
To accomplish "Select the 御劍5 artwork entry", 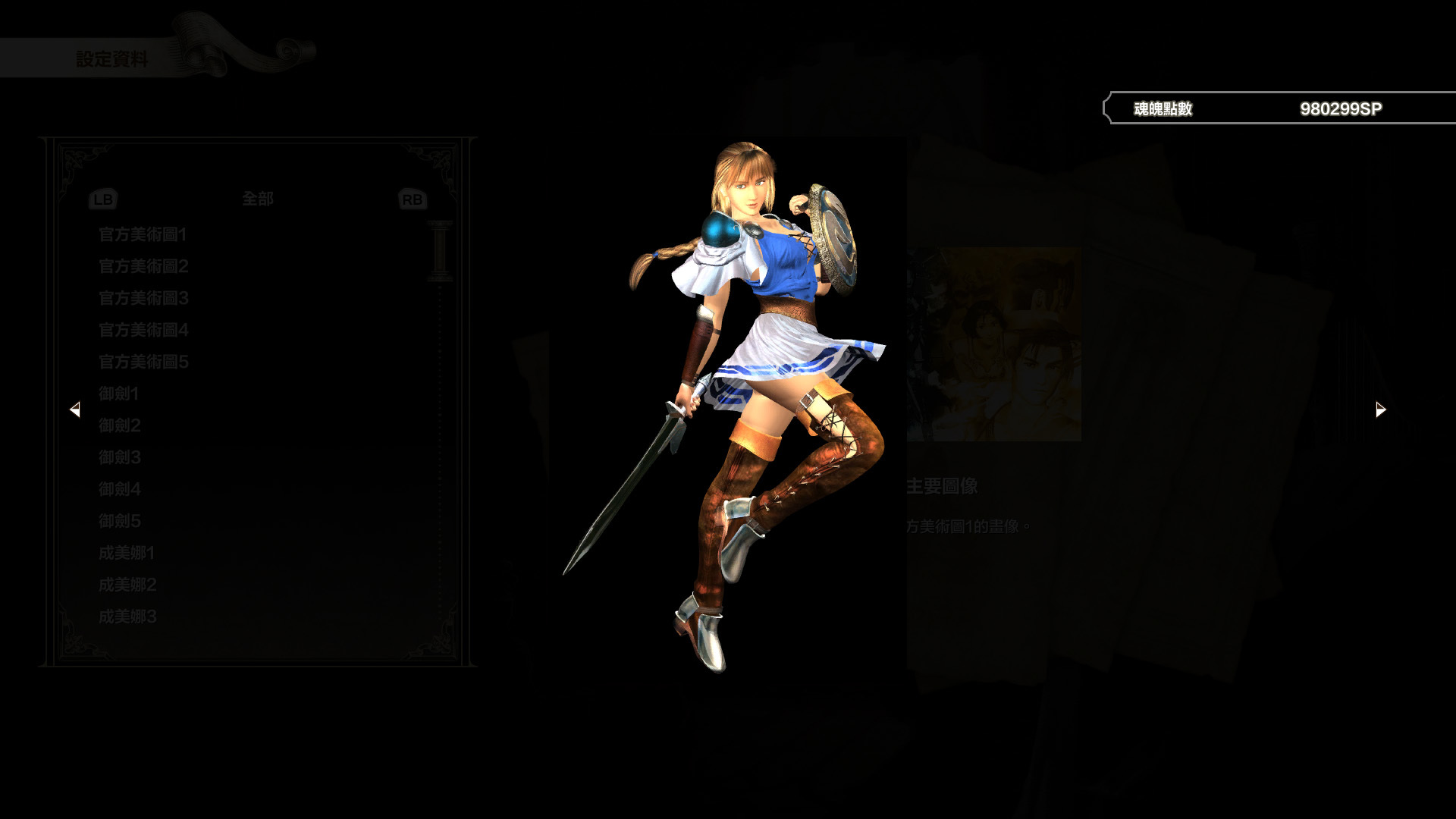I will tap(118, 521).
